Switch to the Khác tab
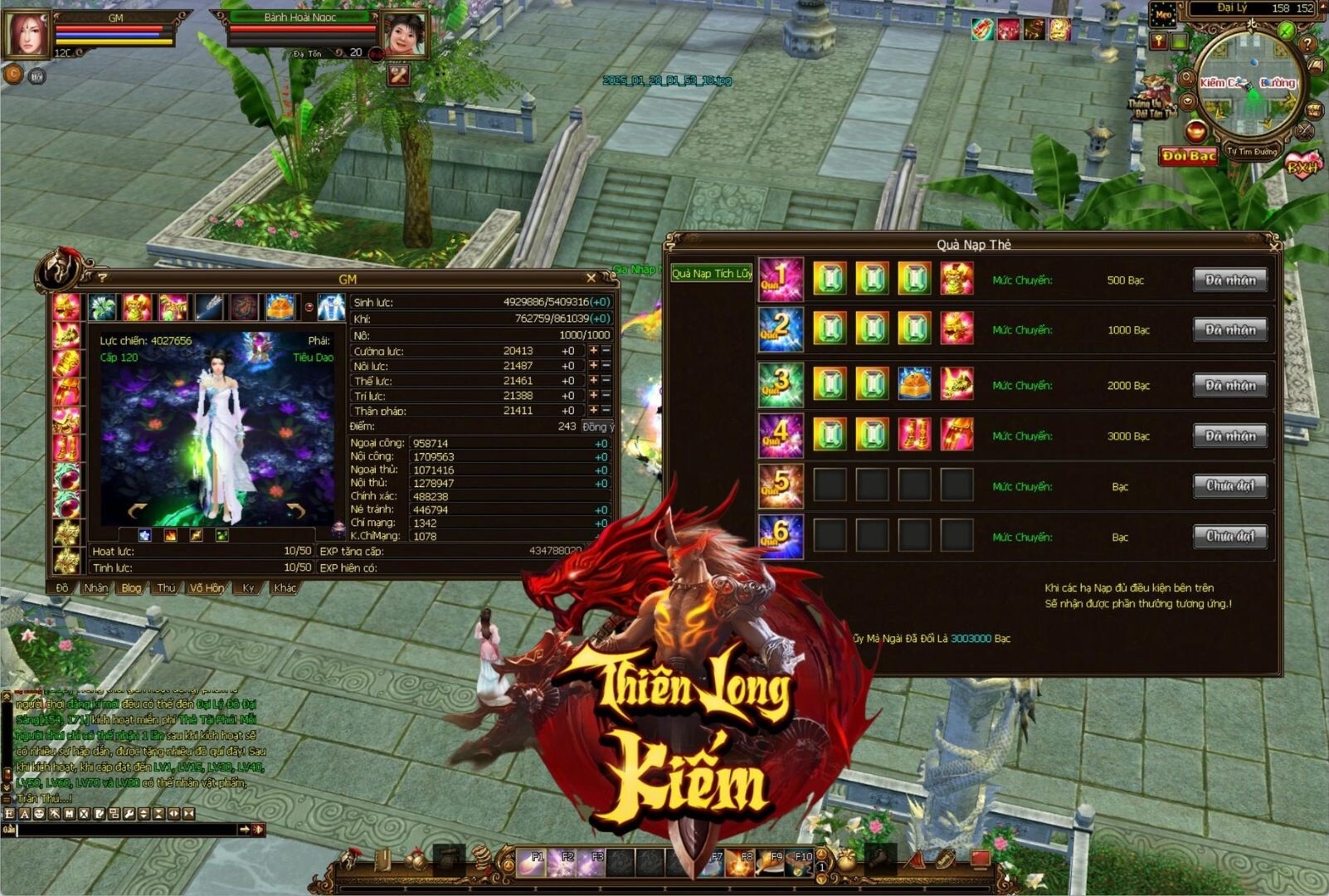 [x=285, y=587]
